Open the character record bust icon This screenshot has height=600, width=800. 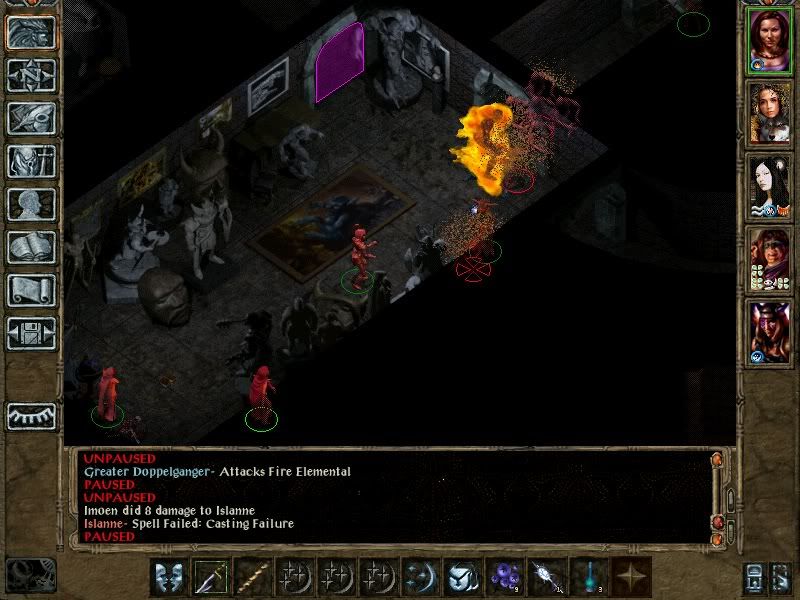tap(31, 204)
